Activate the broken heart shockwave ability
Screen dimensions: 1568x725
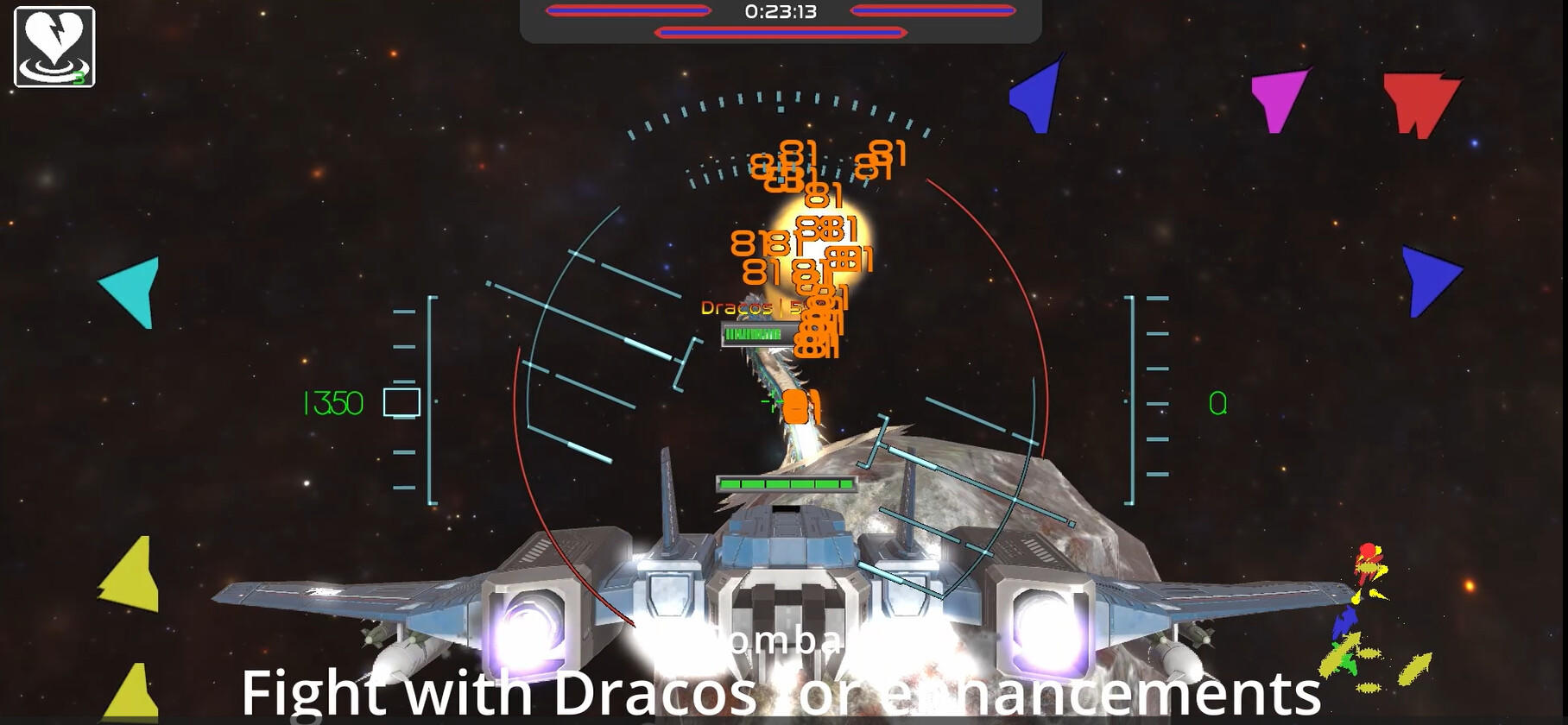pyautogui.click(x=54, y=47)
